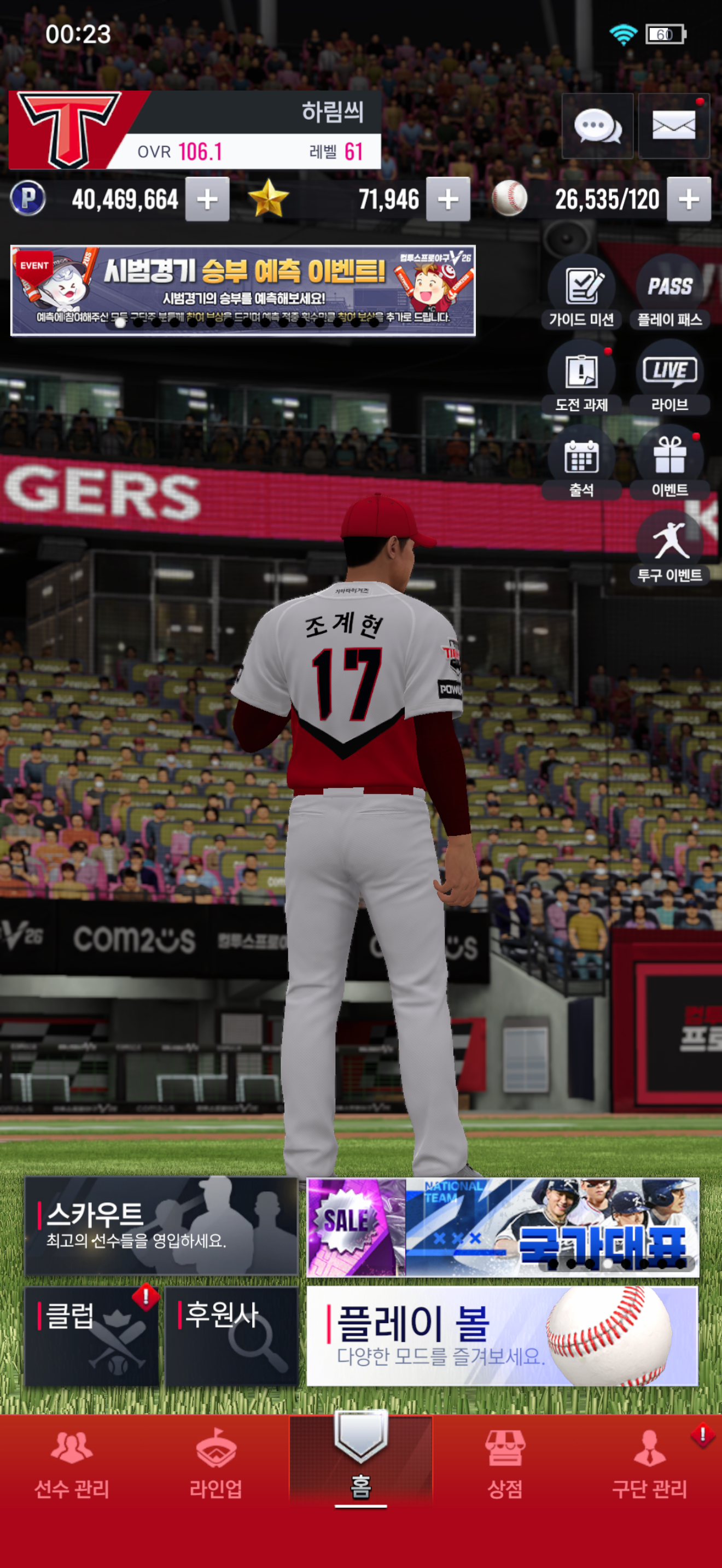The width and height of the screenshot is (722, 1568).
Task: Open the chat speech bubble icon
Action: click(597, 126)
